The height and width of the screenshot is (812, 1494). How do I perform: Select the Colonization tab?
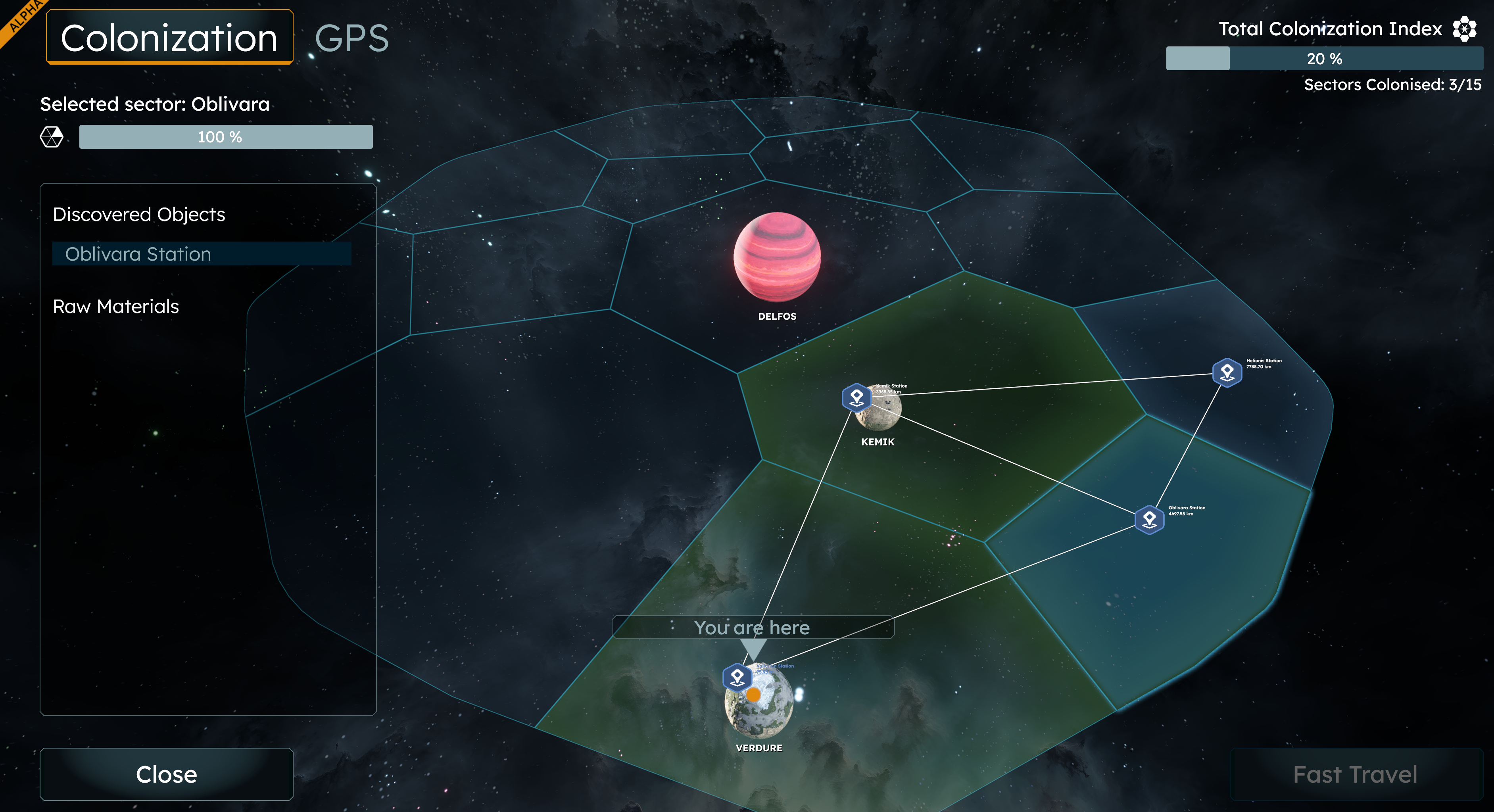click(x=169, y=38)
